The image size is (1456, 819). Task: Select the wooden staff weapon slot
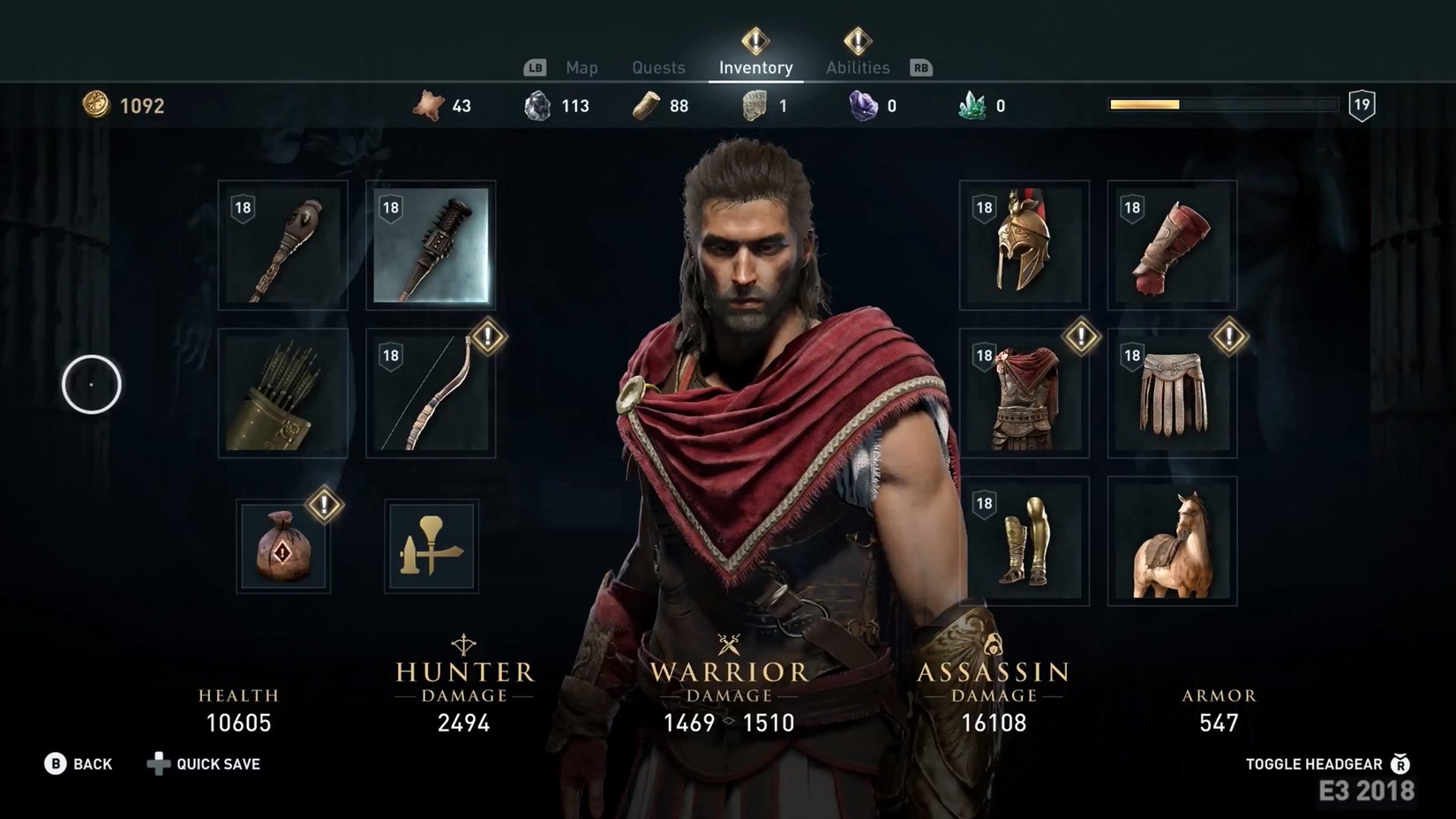tap(283, 246)
